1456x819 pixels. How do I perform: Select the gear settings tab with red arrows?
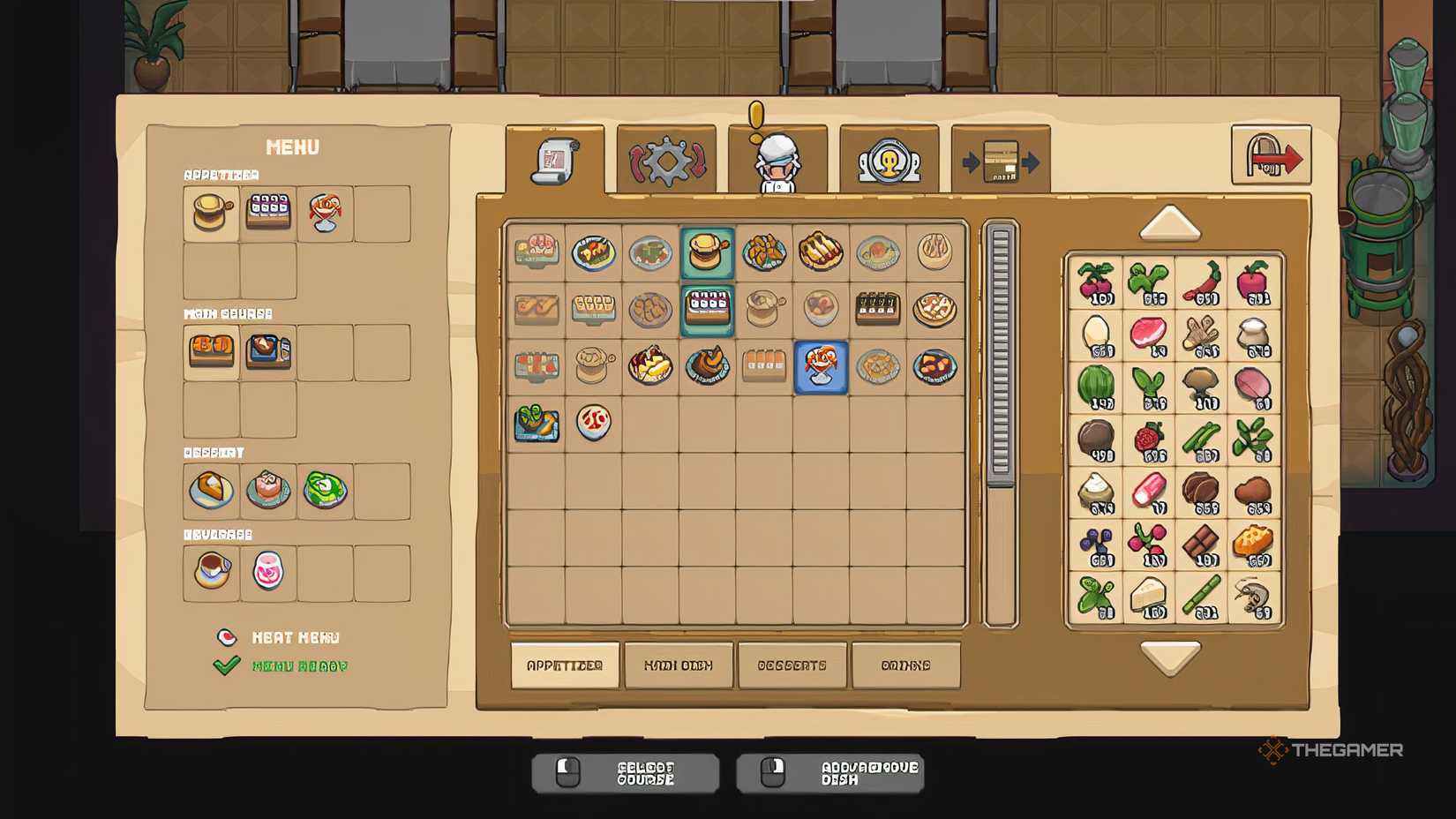[666, 161]
